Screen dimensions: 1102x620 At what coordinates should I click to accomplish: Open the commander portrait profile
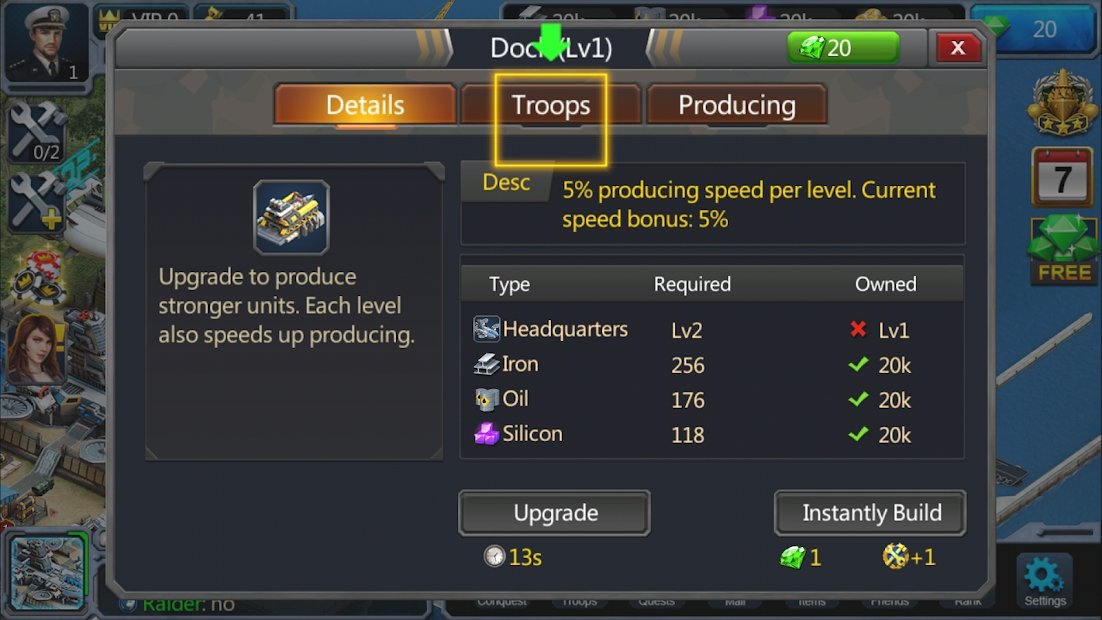(x=46, y=42)
